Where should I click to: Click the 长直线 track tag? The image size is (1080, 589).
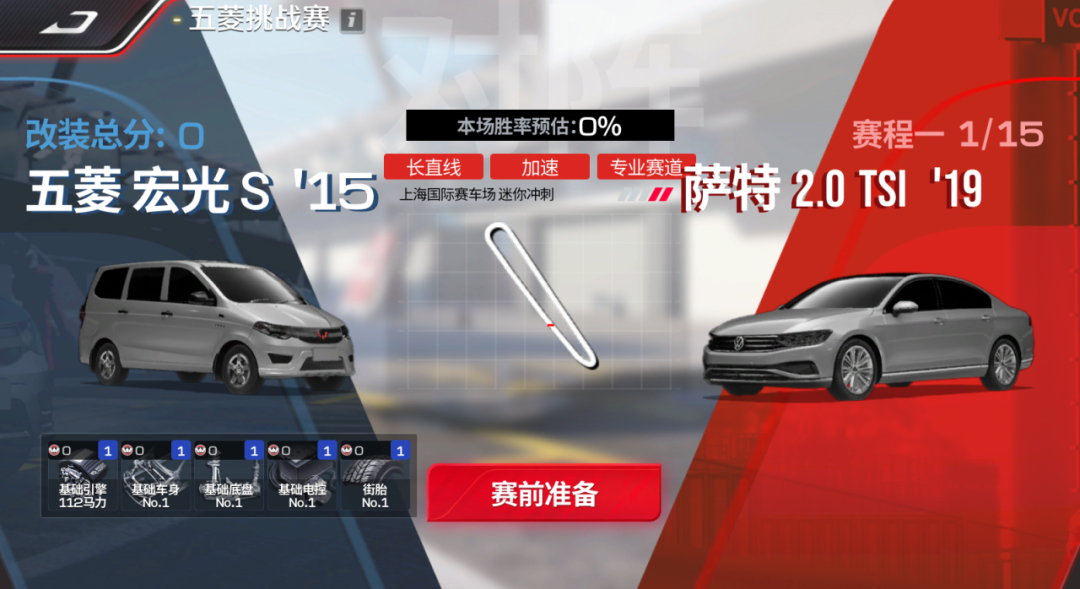point(433,167)
